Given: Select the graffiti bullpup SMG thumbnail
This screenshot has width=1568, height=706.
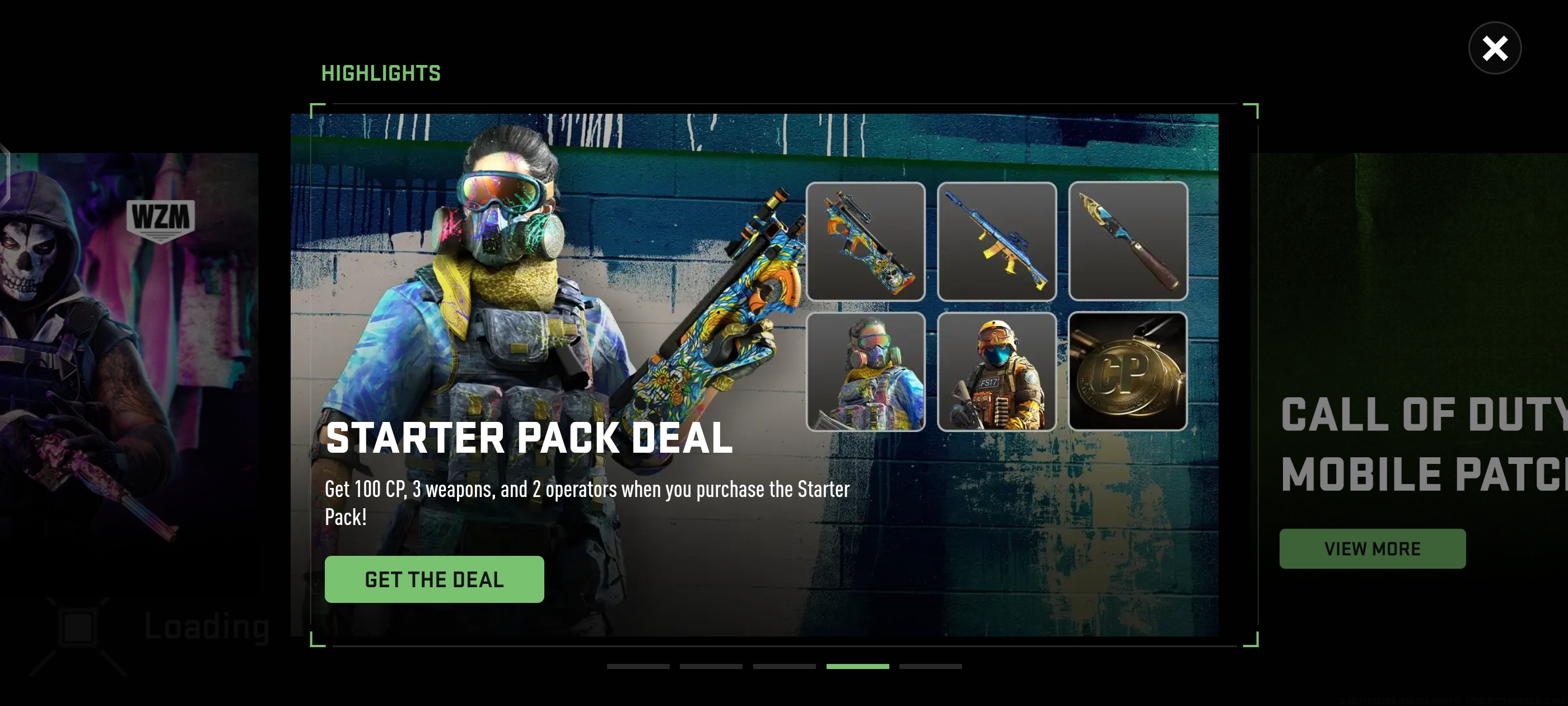Looking at the screenshot, I should pyautogui.click(x=865, y=241).
